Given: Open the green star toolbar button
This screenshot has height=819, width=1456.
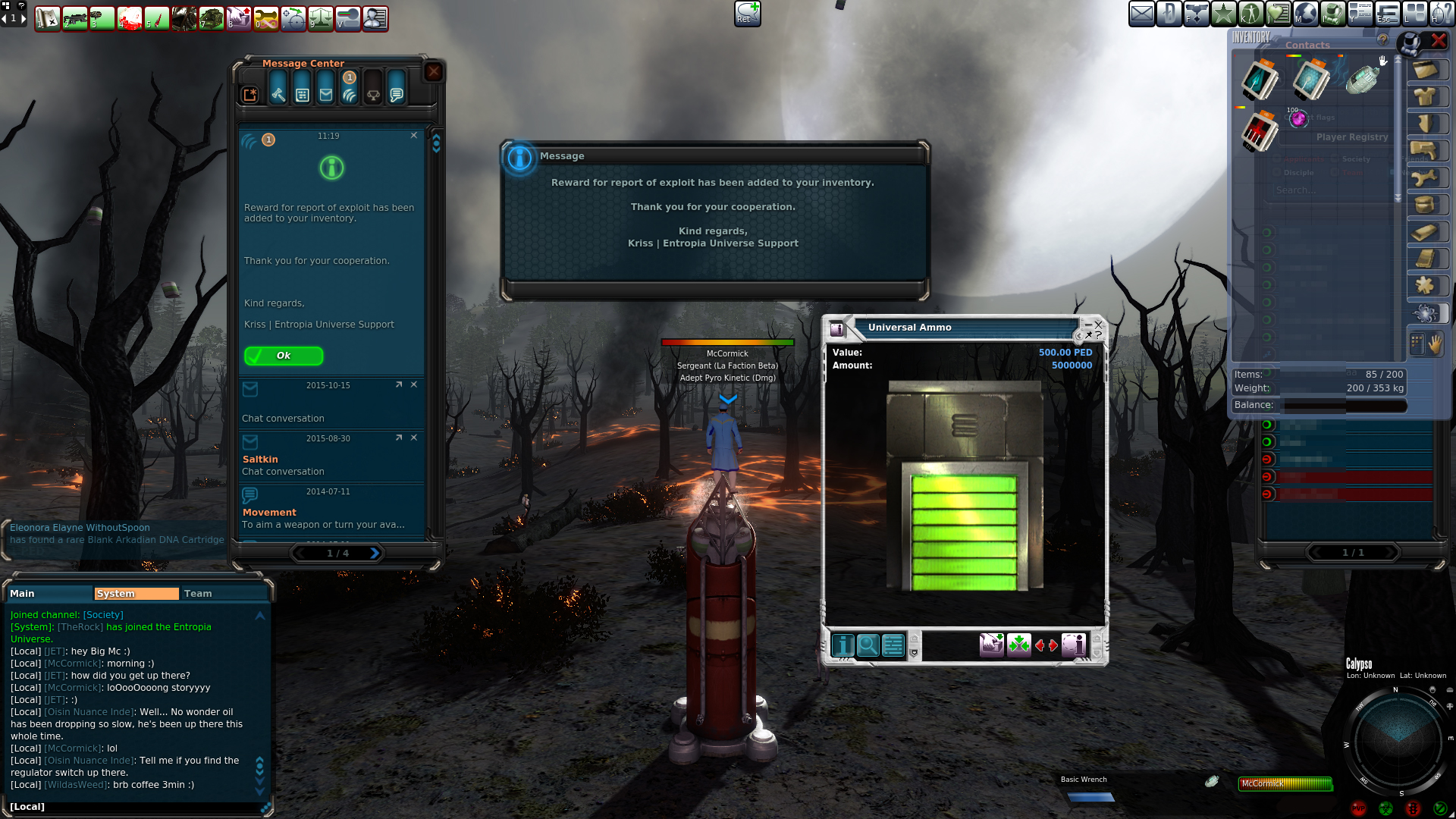Looking at the screenshot, I should pyautogui.click(x=1223, y=14).
